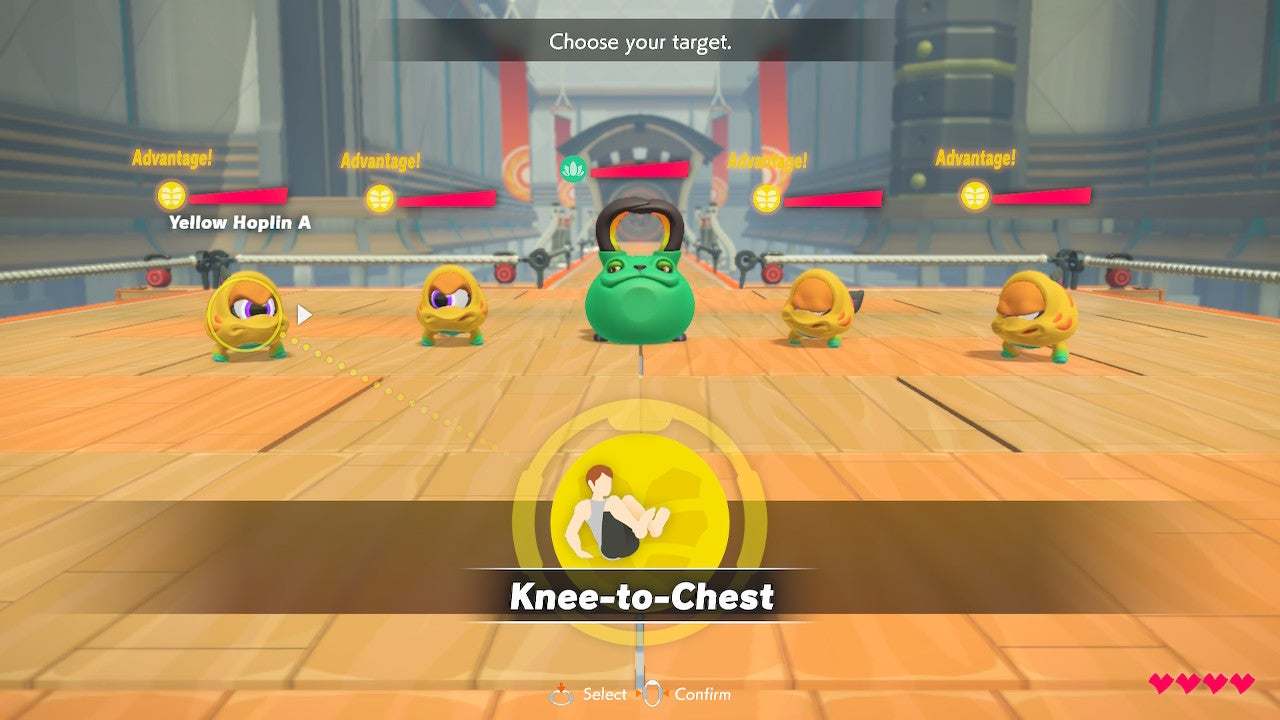Image resolution: width=1280 pixels, height=720 pixels.
Task: Click the Choose your target banner
Action: pos(640,42)
